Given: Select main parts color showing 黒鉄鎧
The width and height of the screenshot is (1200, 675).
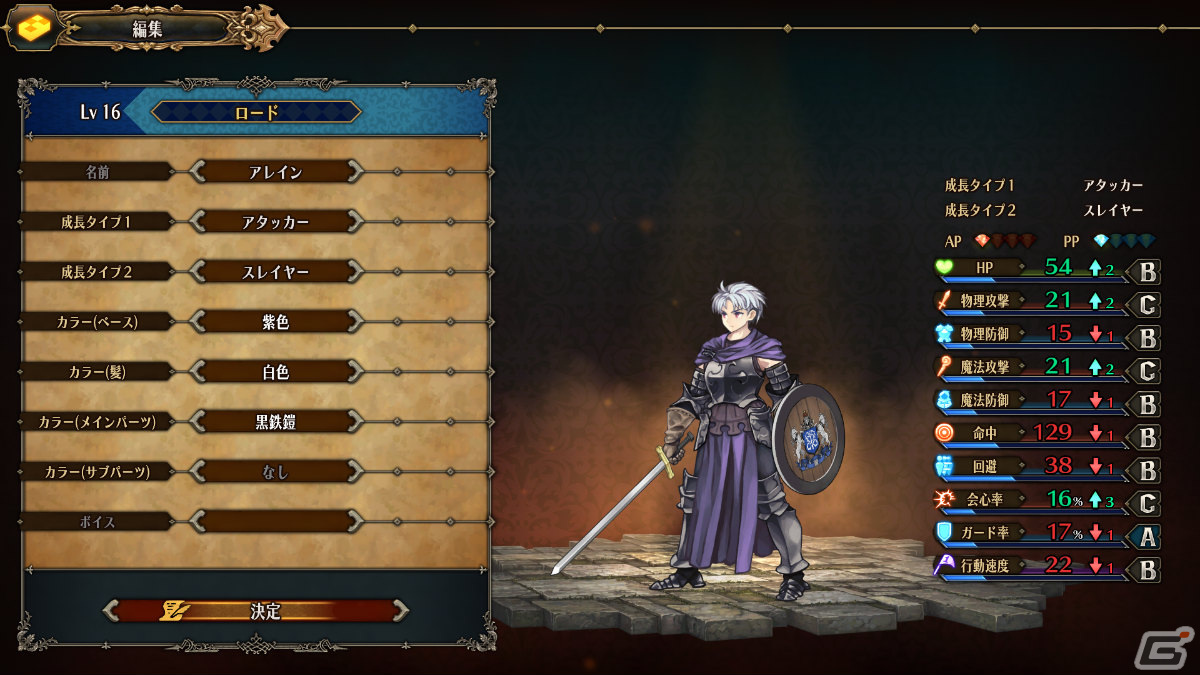Looking at the screenshot, I should click(x=275, y=422).
